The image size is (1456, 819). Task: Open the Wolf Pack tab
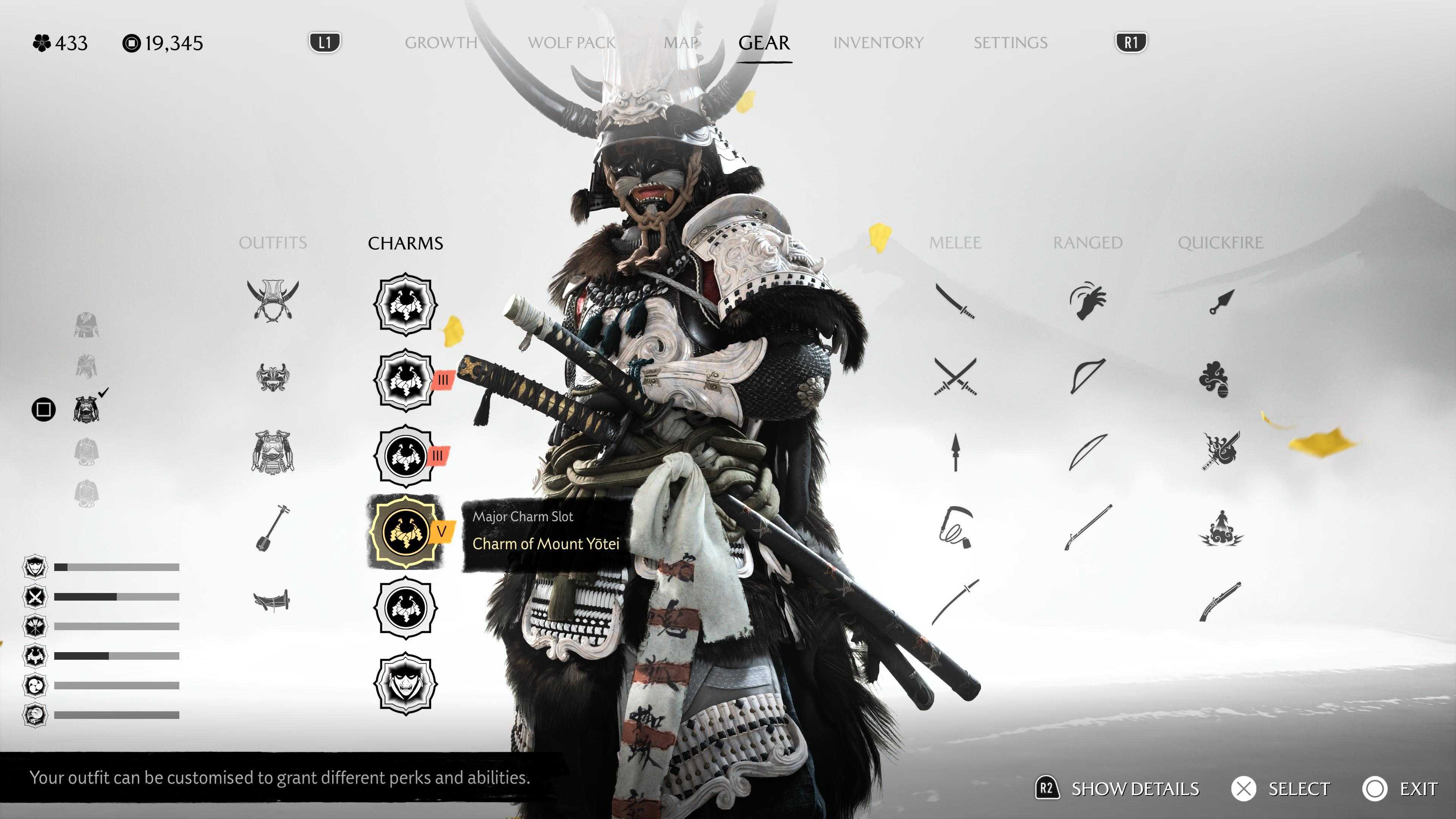tap(571, 43)
